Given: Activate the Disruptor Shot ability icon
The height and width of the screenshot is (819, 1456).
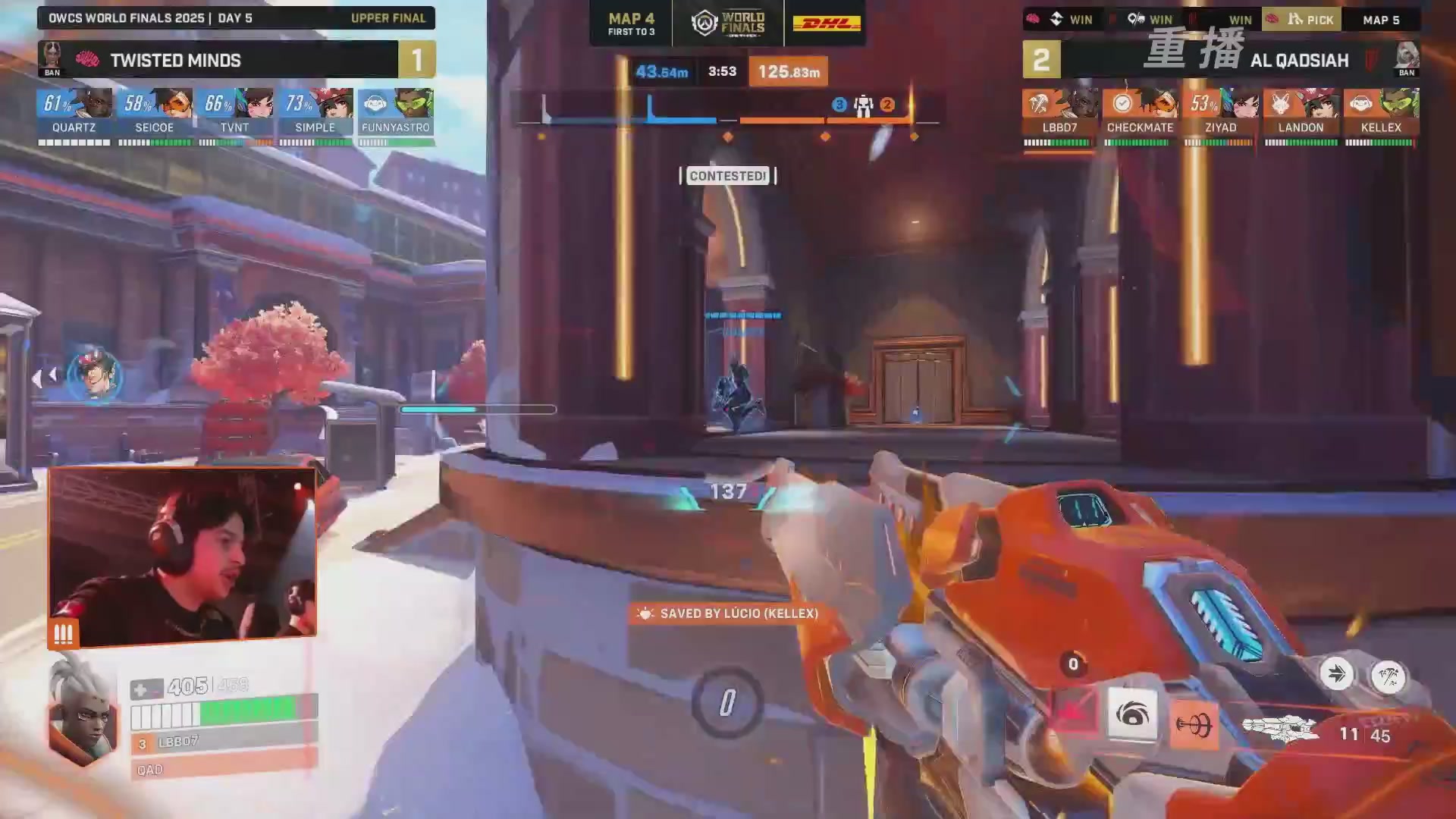Looking at the screenshot, I should [1132, 714].
